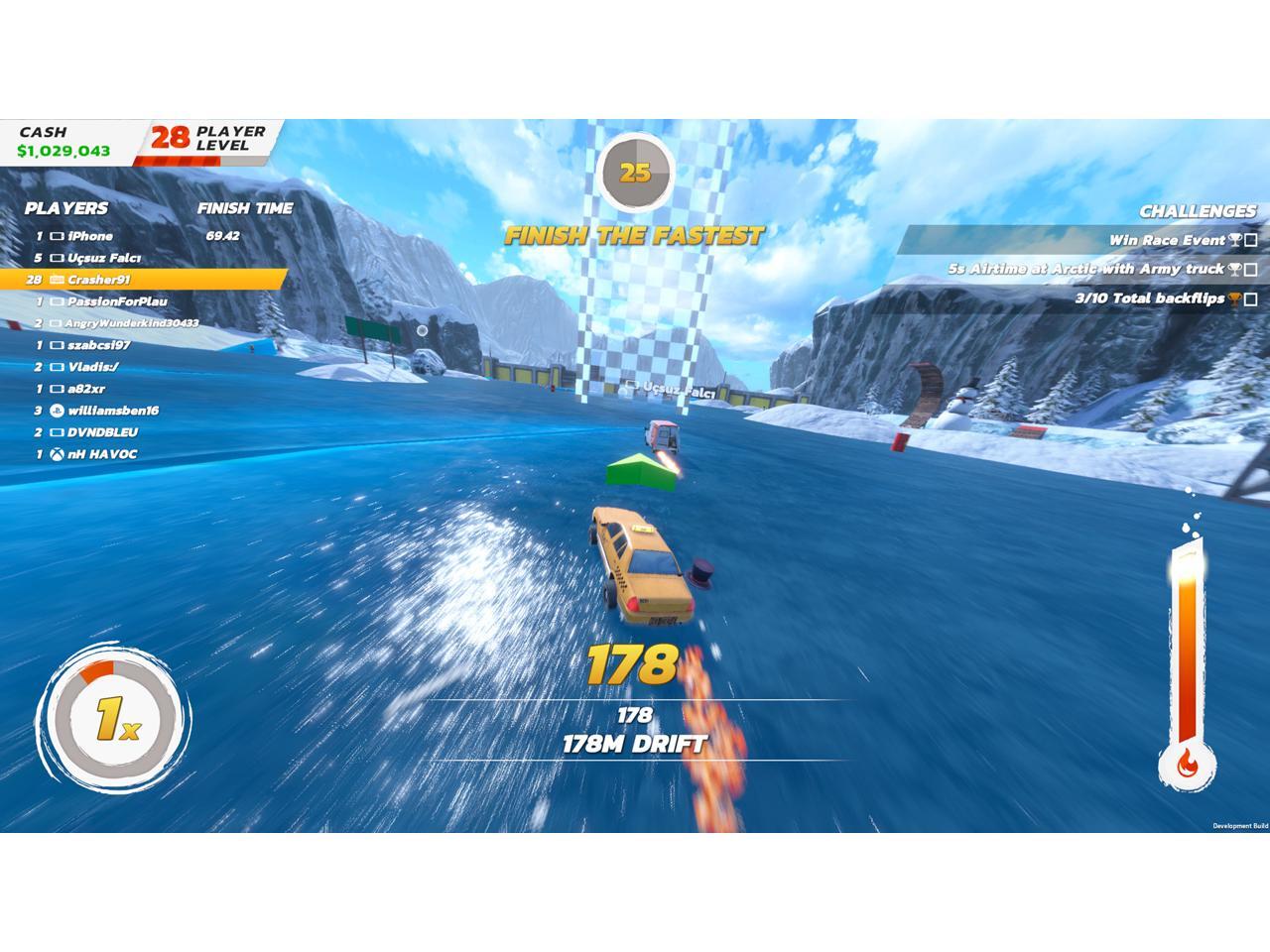Click the nH HAVOC player entry

click(x=102, y=454)
